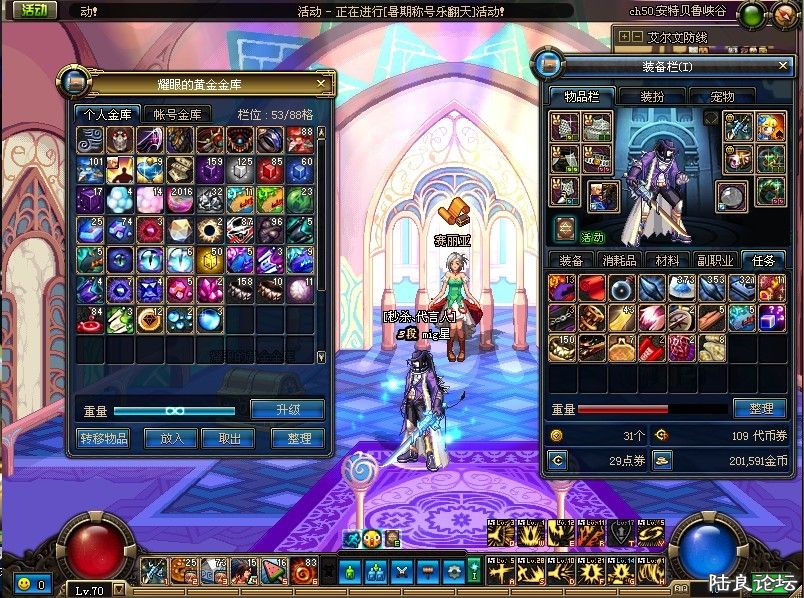Click the smiley face emote button

click(x=21, y=582)
